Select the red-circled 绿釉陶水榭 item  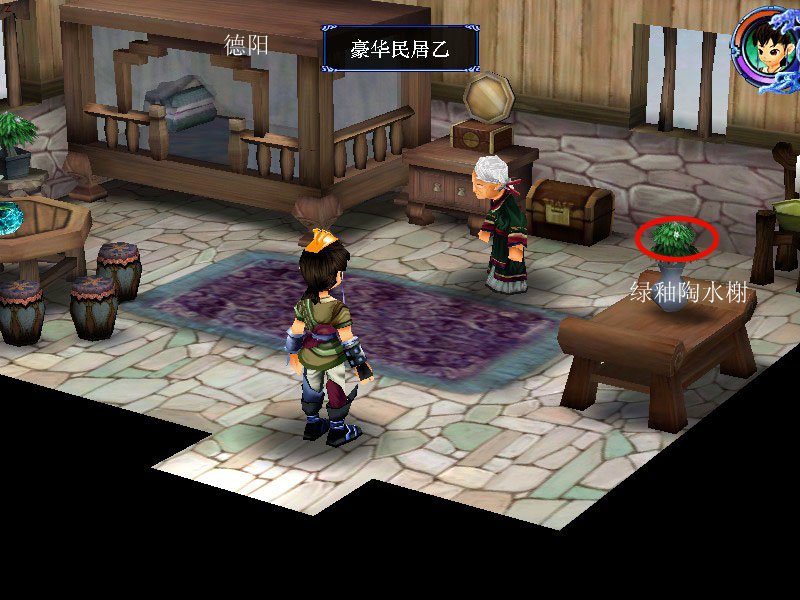pyautogui.click(x=676, y=239)
